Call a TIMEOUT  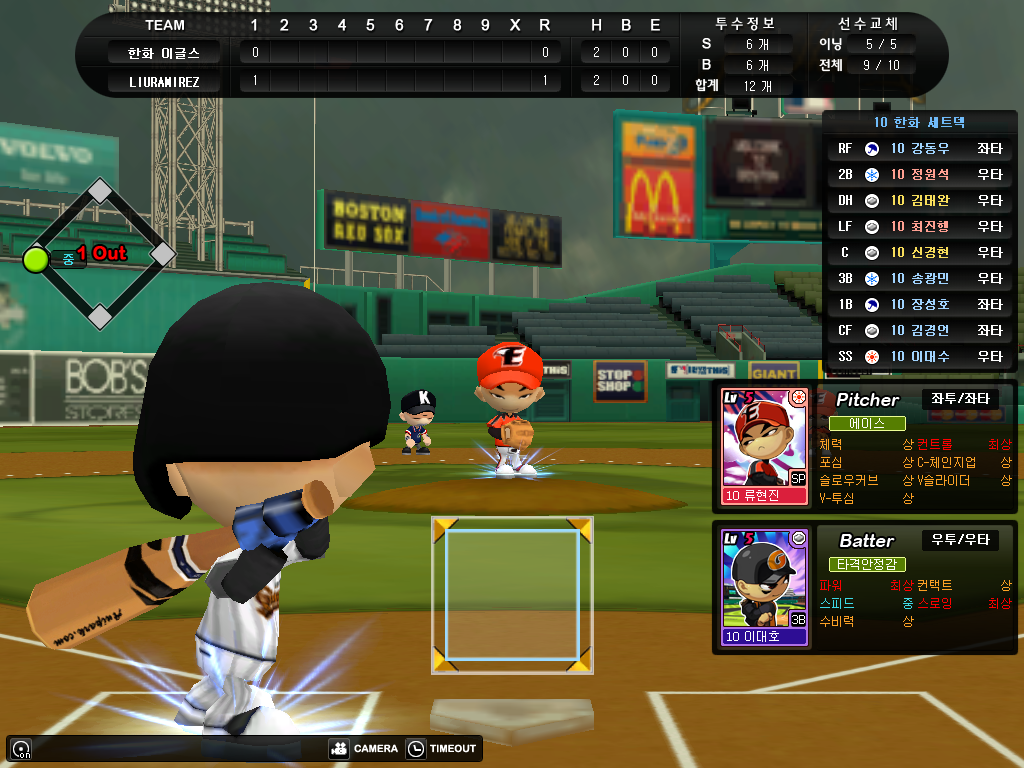[443, 748]
